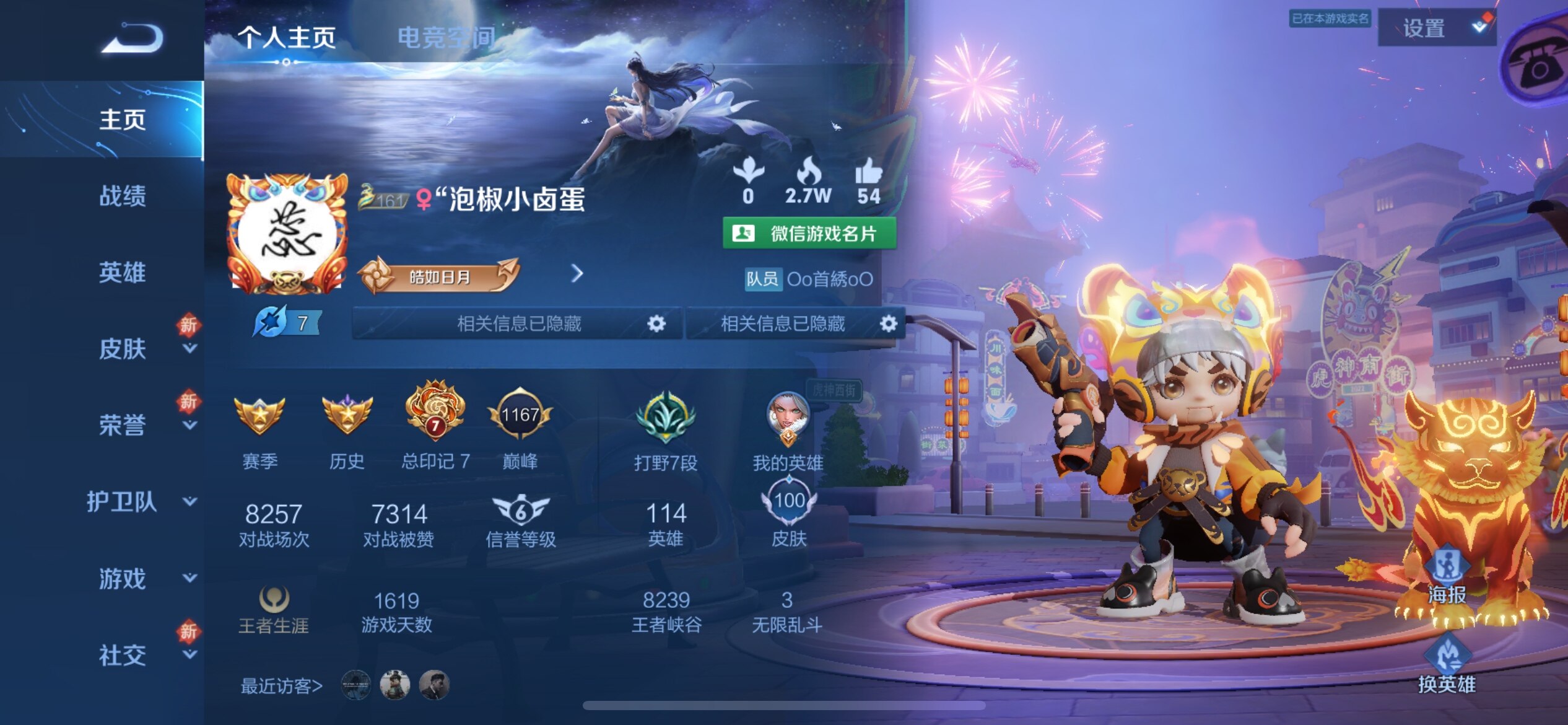Open the 战绩 sidebar menu
This screenshot has width=1568, height=725.
(x=123, y=196)
